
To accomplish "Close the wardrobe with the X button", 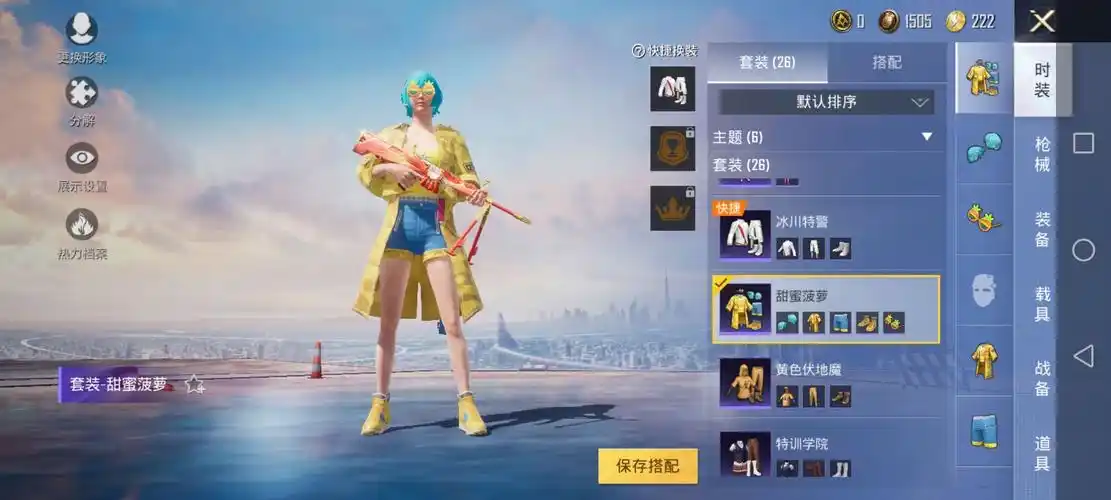I will coord(1042,21).
